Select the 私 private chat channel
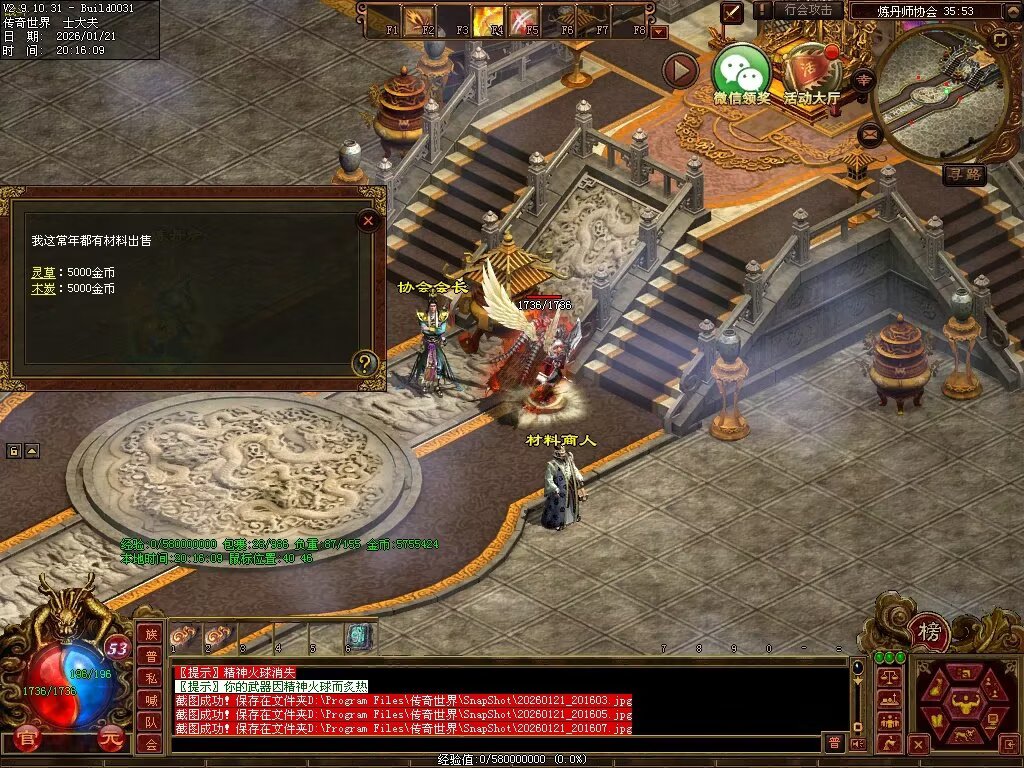This screenshot has height=768, width=1024. [150, 678]
